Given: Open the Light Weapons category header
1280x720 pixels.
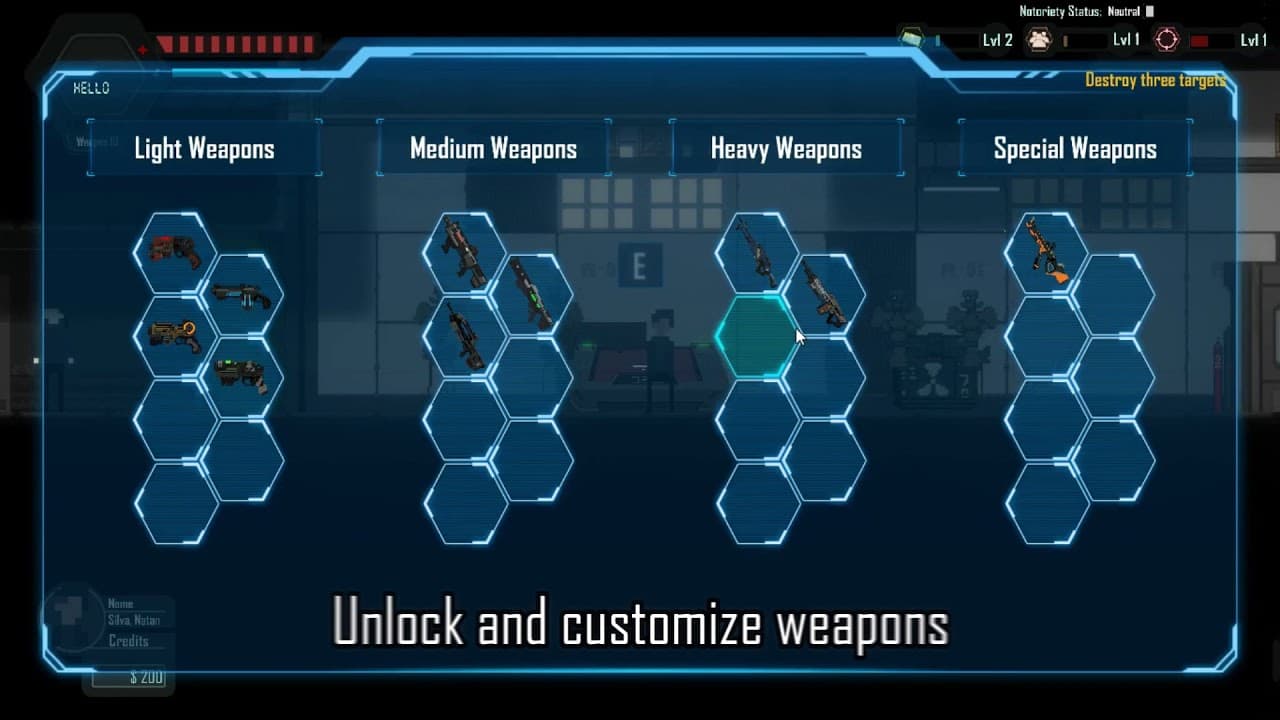Looking at the screenshot, I should [x=204, y=149].
